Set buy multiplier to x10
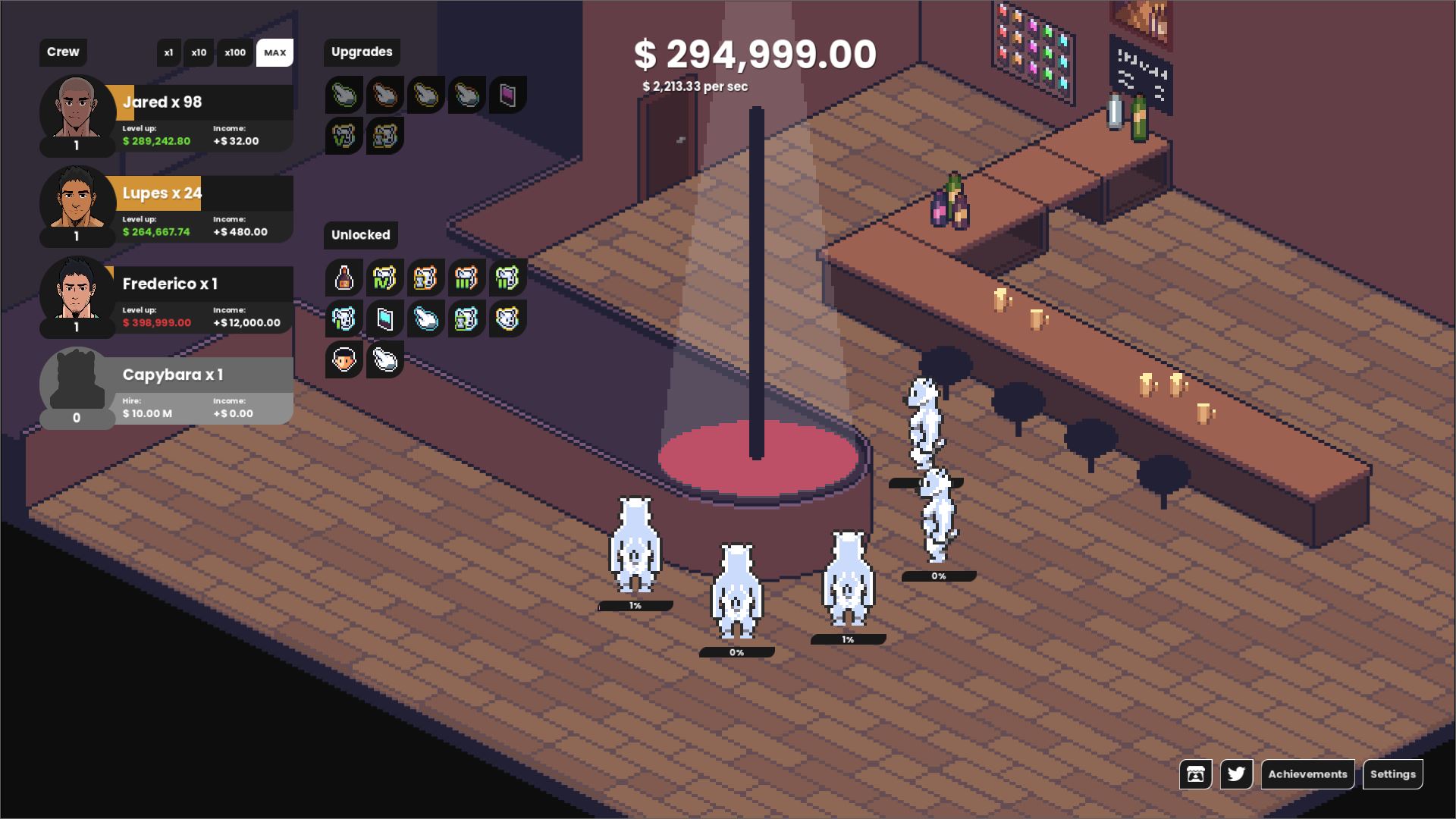1456x819 pixels. [199, 53]
